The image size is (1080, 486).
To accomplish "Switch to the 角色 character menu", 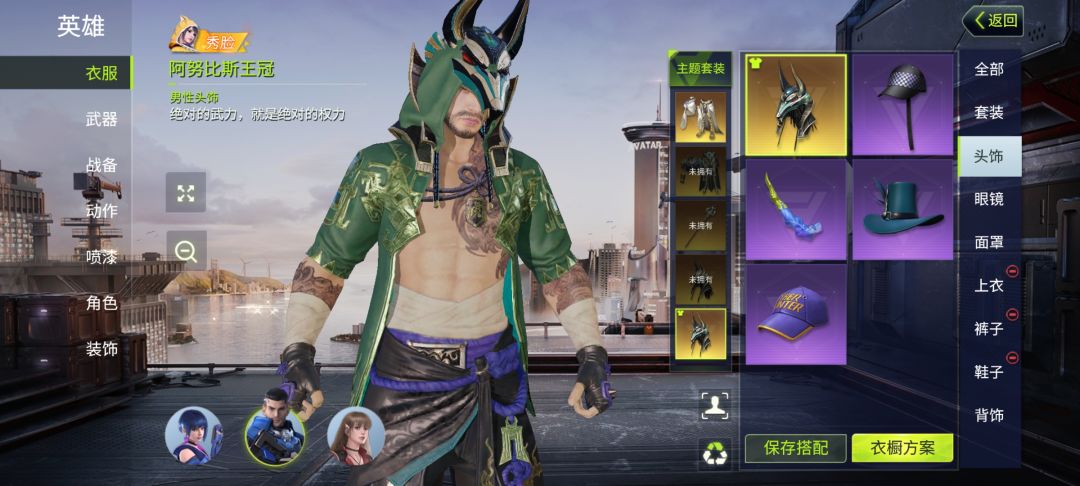I will point(101,303).
